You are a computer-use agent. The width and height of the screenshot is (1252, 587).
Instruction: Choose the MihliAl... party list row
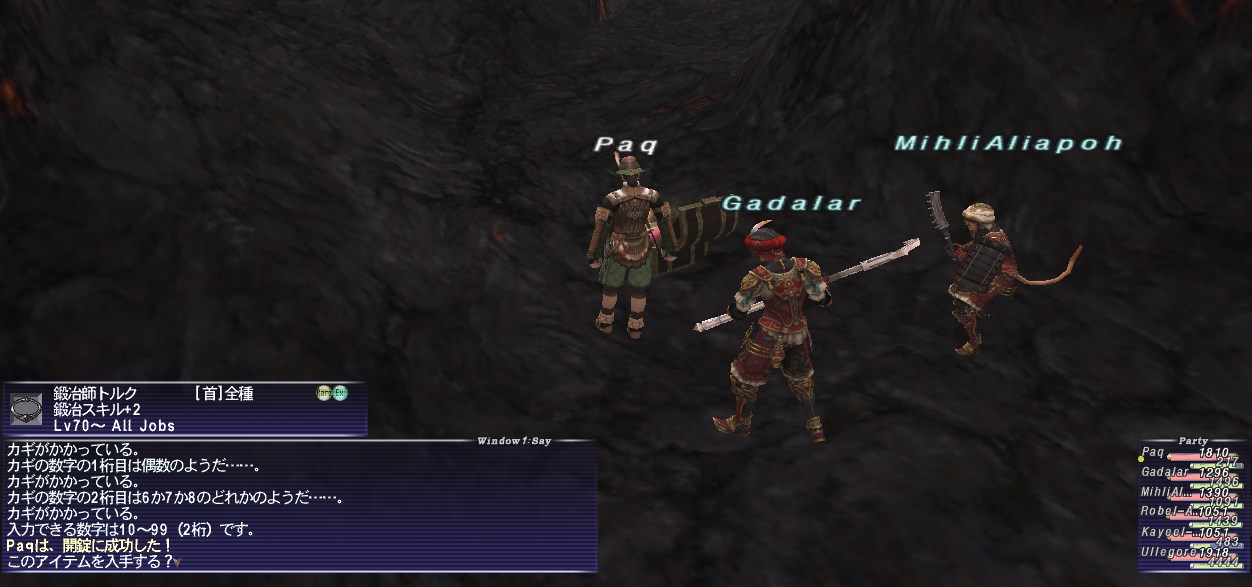point(1192,493)
